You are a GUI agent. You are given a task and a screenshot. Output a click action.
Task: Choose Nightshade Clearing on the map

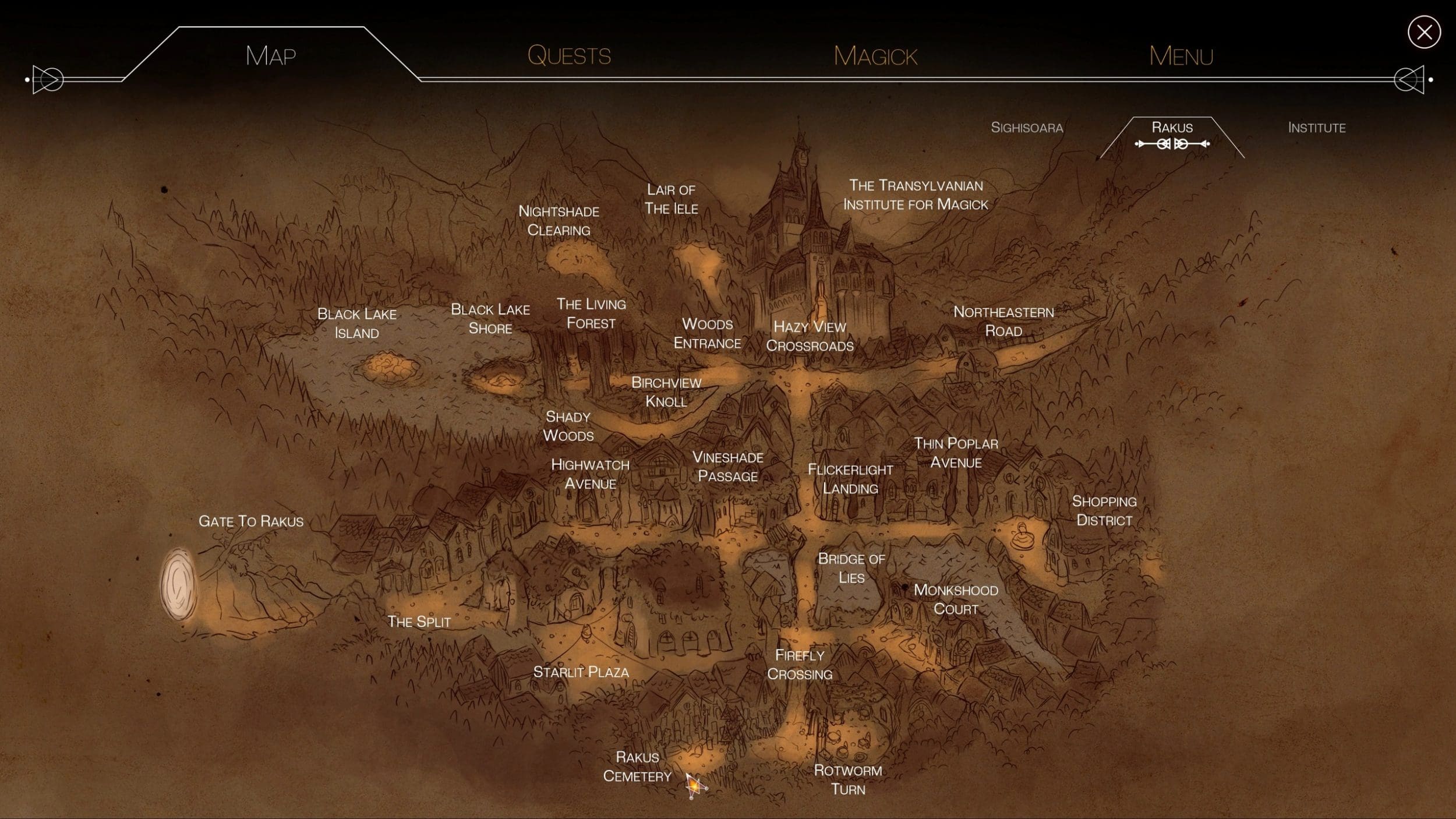[x=559, y=221]
